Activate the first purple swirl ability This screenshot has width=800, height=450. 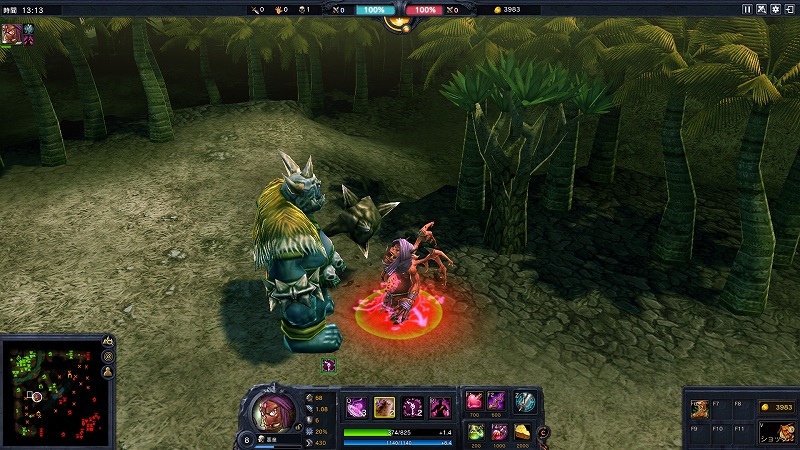click(356, 407)
